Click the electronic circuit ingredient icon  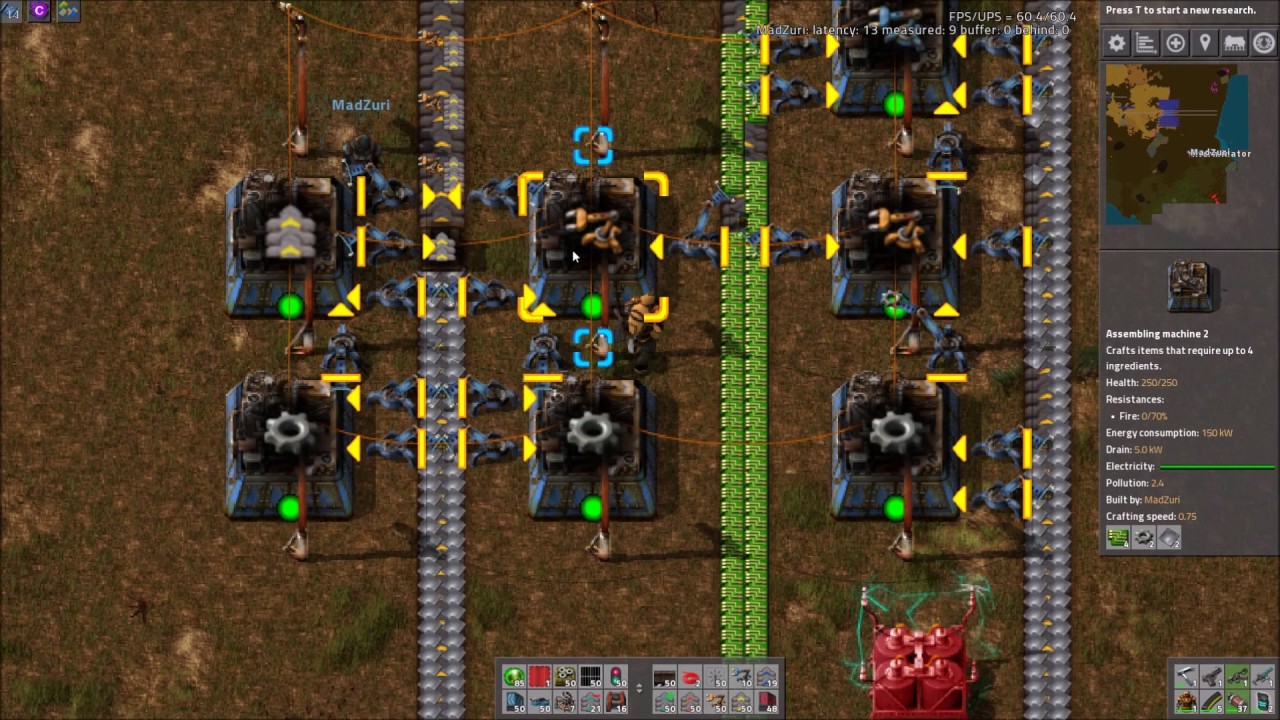1118,539
